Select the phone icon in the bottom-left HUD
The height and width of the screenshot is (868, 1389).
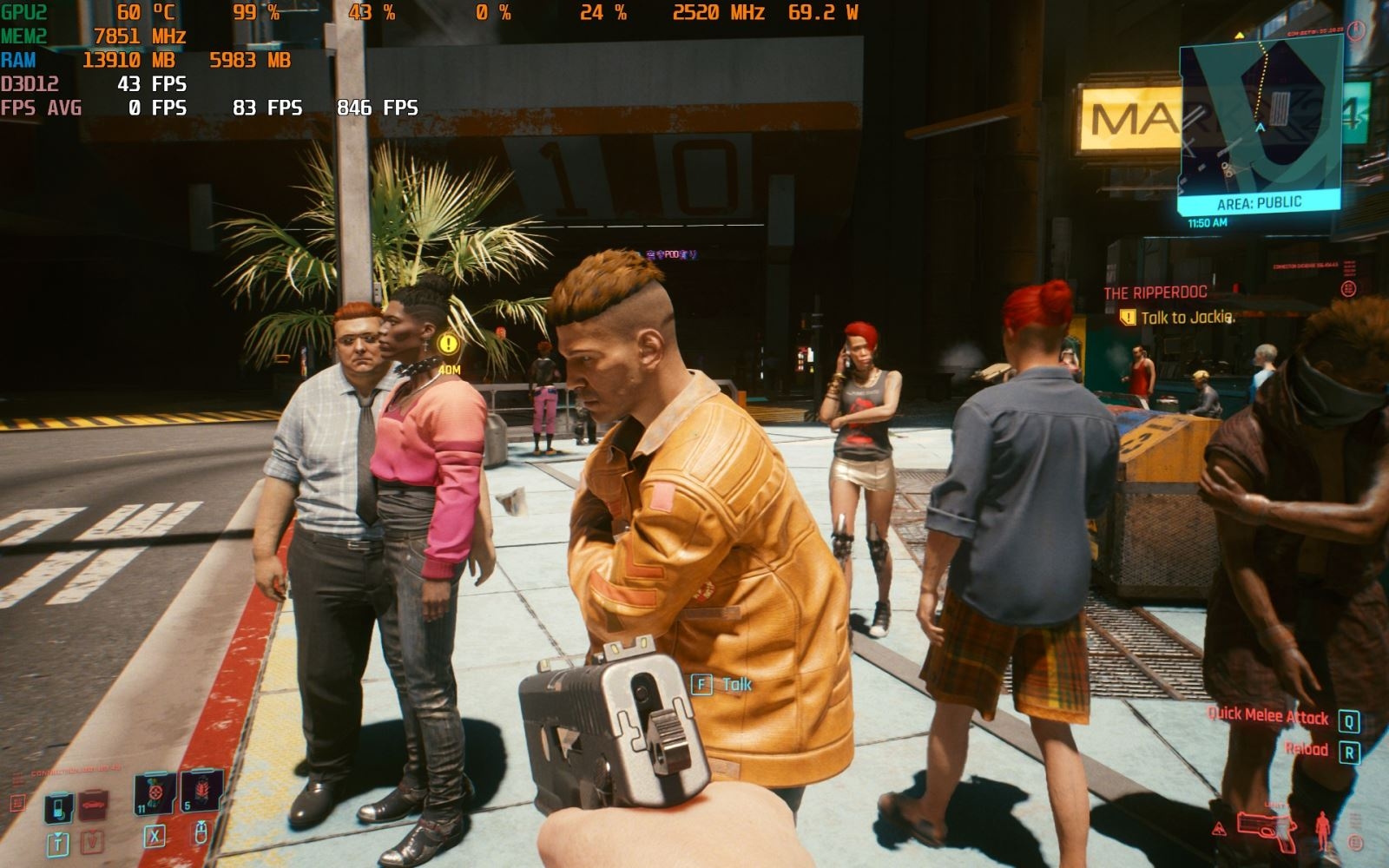click(57, 806)
